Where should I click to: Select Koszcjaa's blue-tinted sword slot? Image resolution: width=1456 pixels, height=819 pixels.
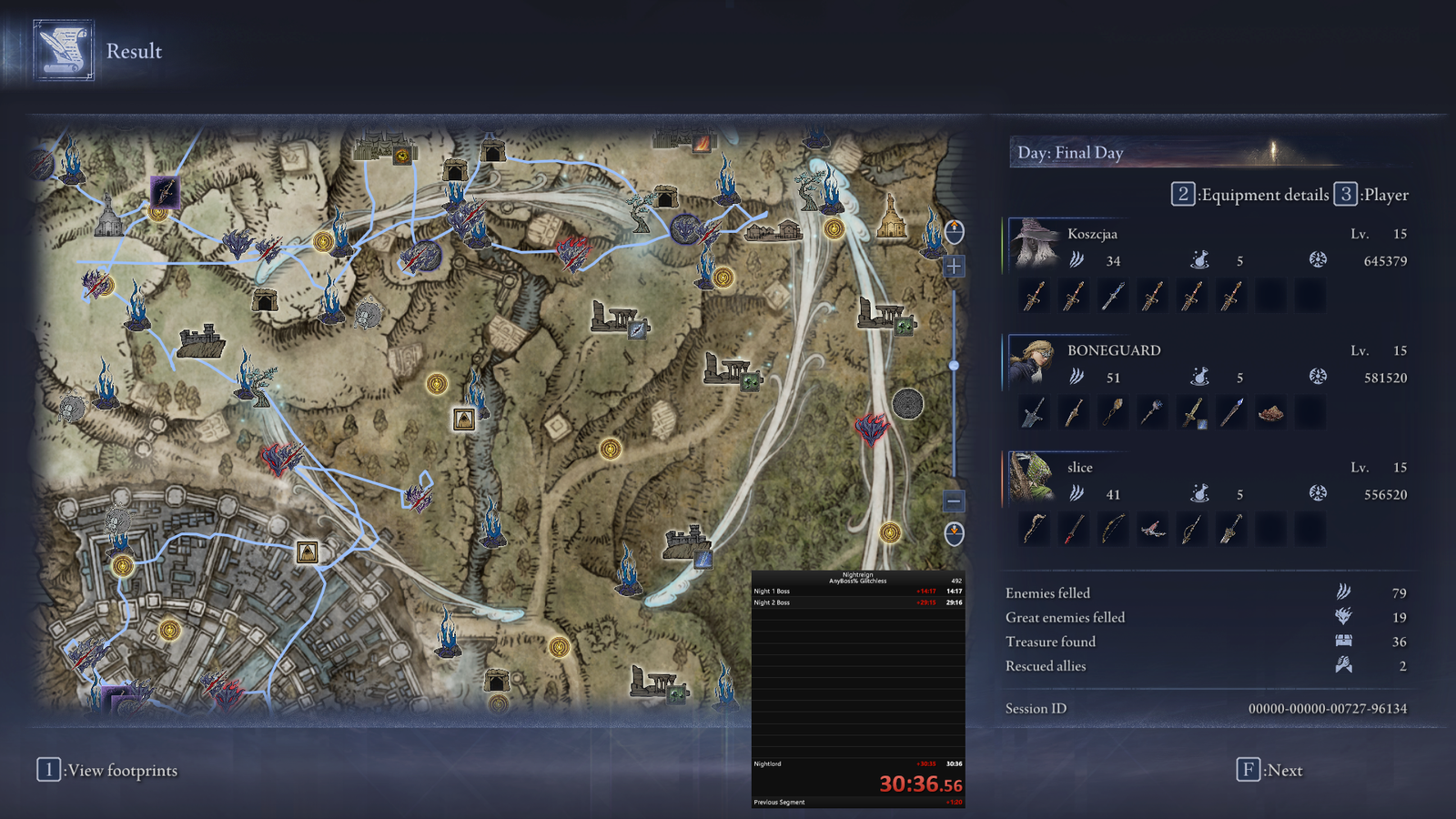1113,297
